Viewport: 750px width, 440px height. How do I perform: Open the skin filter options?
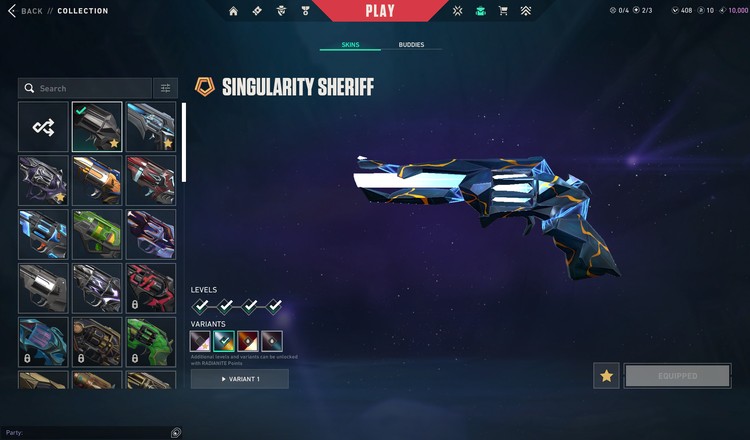[x=166, y=88]
